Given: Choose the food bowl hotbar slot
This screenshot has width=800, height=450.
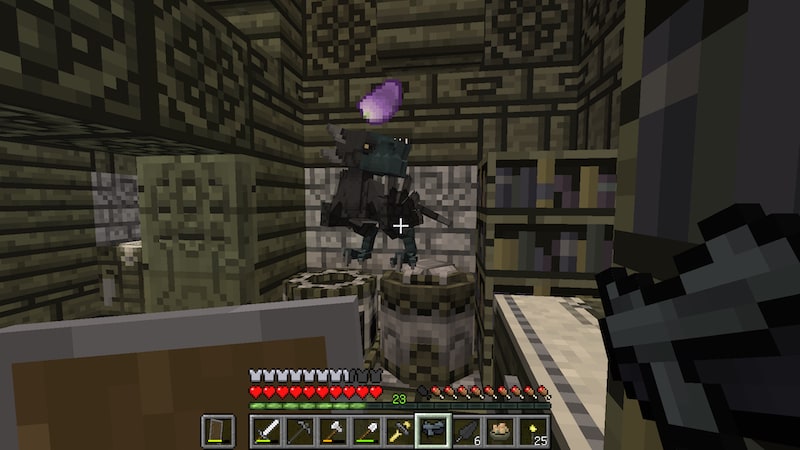Looking at the screenshot, I should tap(498, 432).
